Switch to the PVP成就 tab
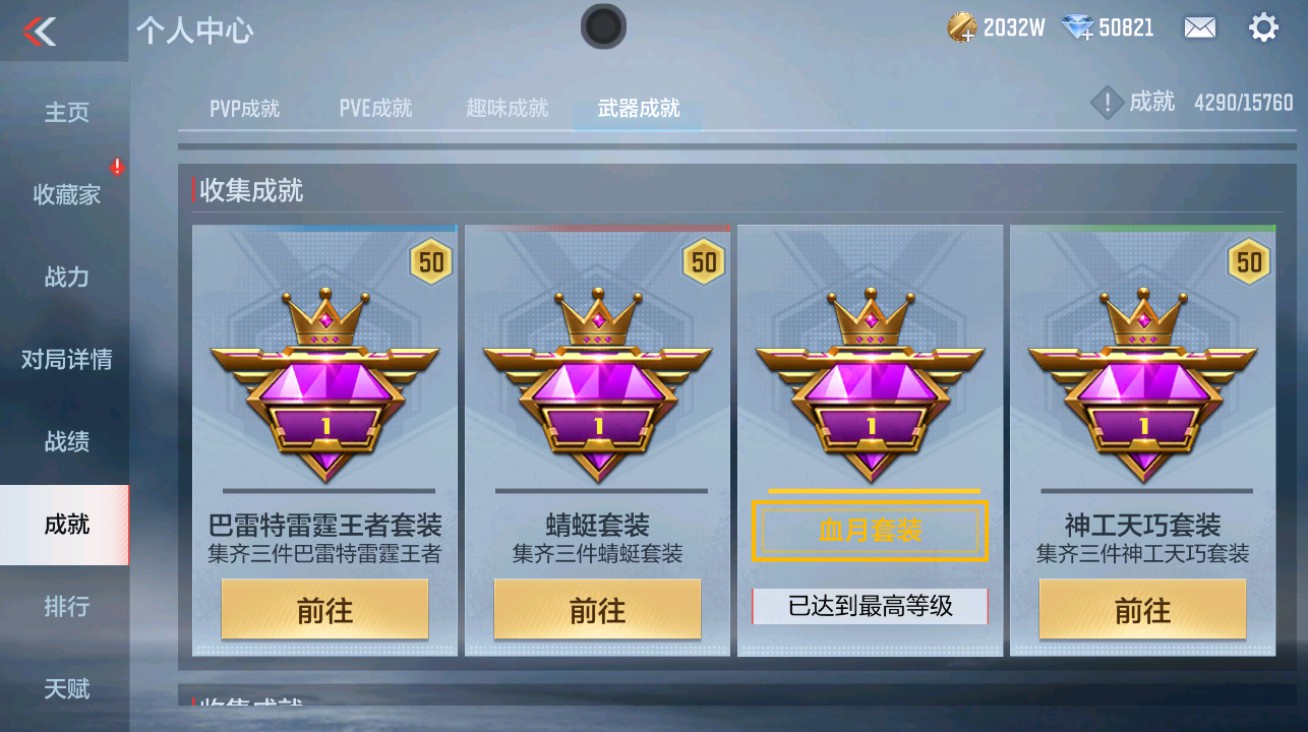 click(x=244, y=110)
